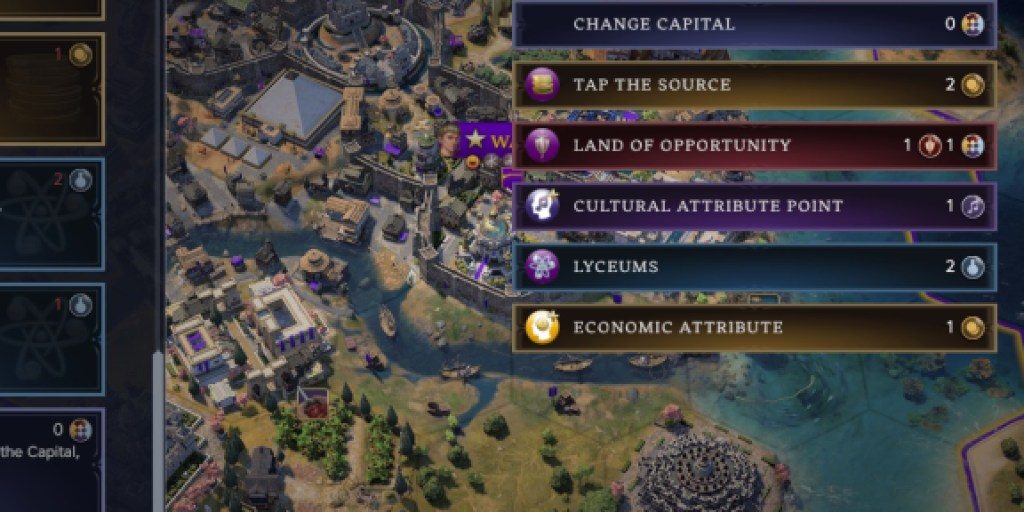The height and width of the screenshot is (512, 1024).
Task: Choose the Tap the Source reward
Action: tap(754, 85)
